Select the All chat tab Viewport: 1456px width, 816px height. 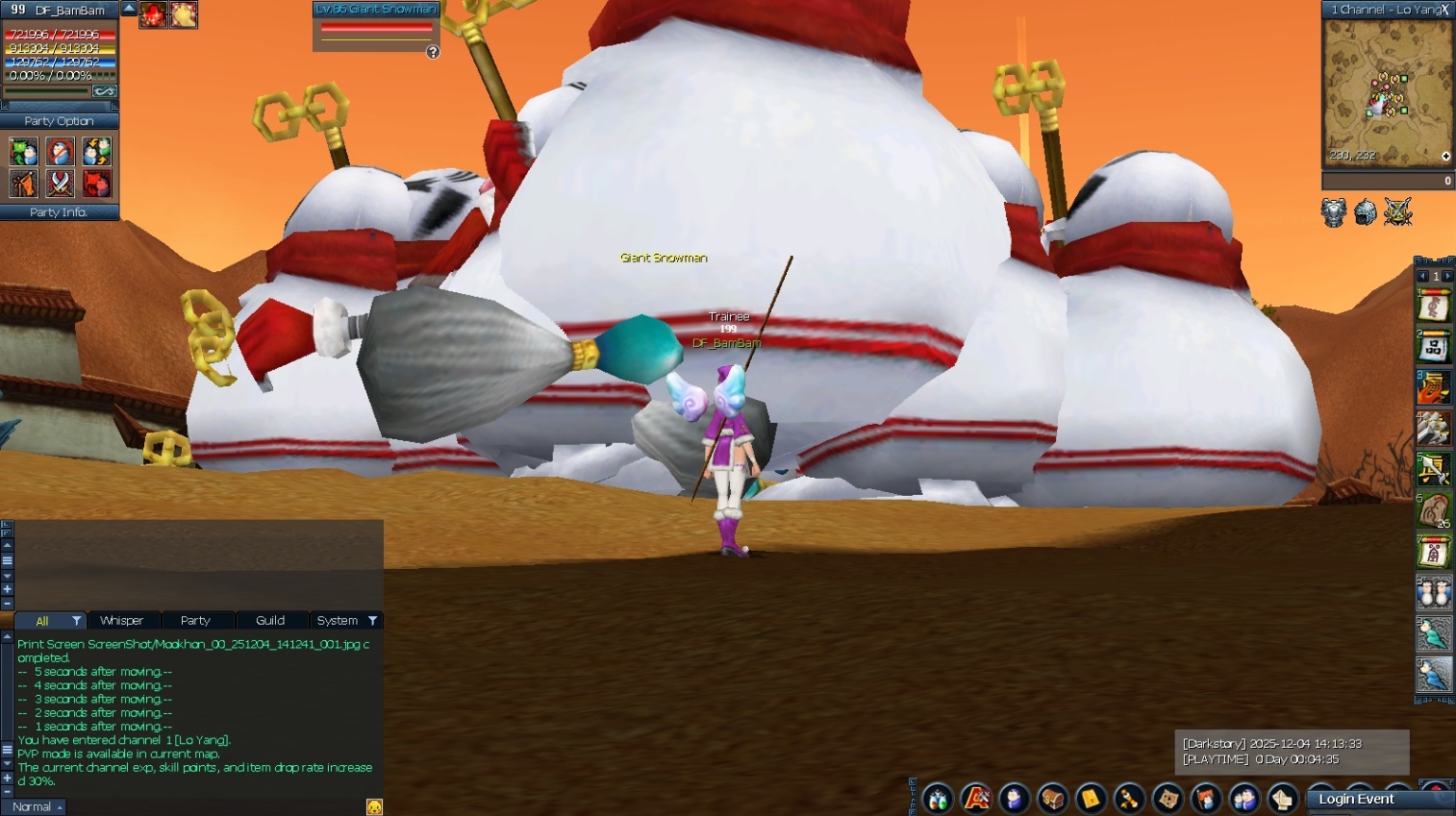pos(42,621)
